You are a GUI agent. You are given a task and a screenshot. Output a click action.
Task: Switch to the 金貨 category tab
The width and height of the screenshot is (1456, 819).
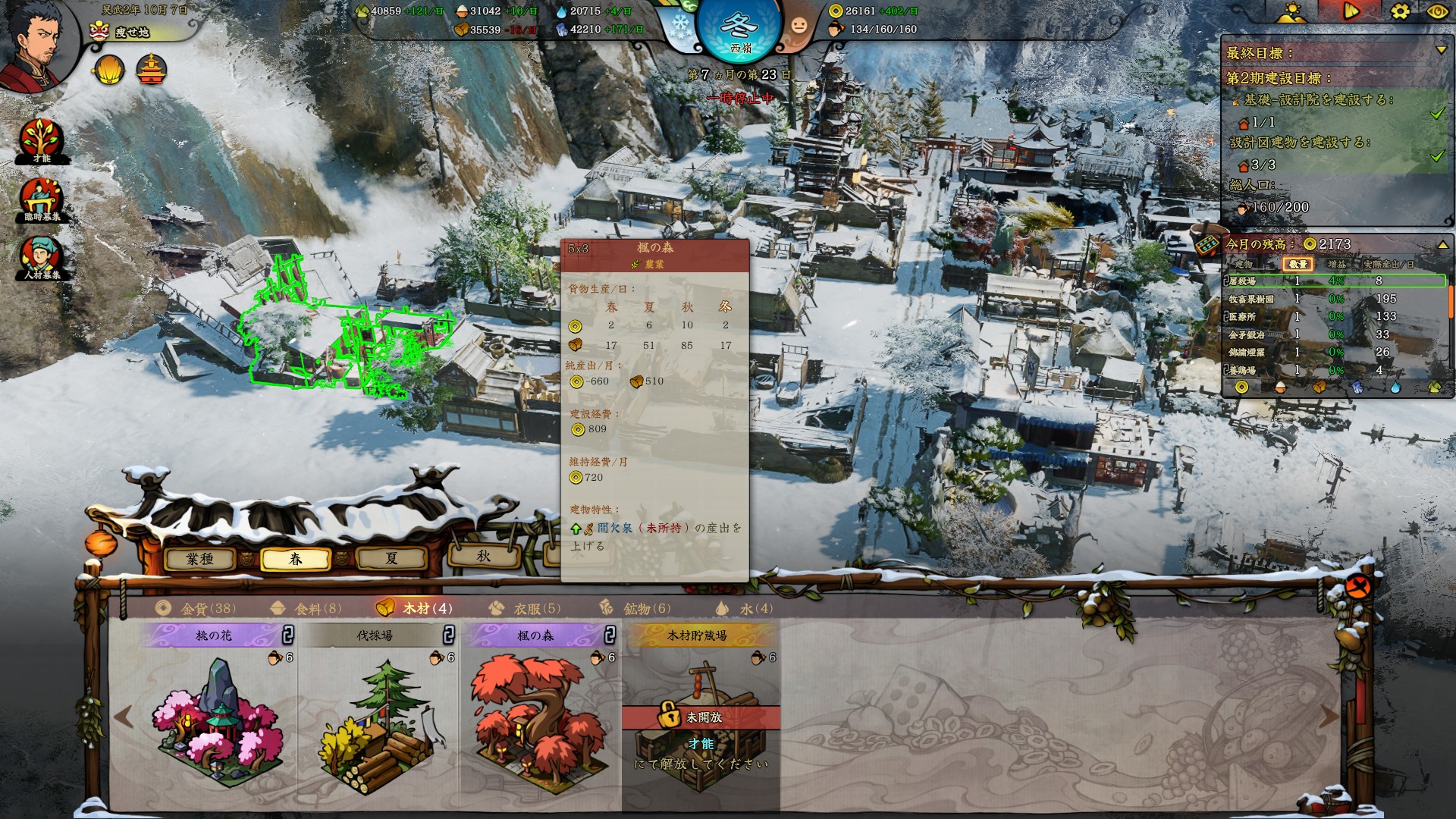[x=196, y=608]
